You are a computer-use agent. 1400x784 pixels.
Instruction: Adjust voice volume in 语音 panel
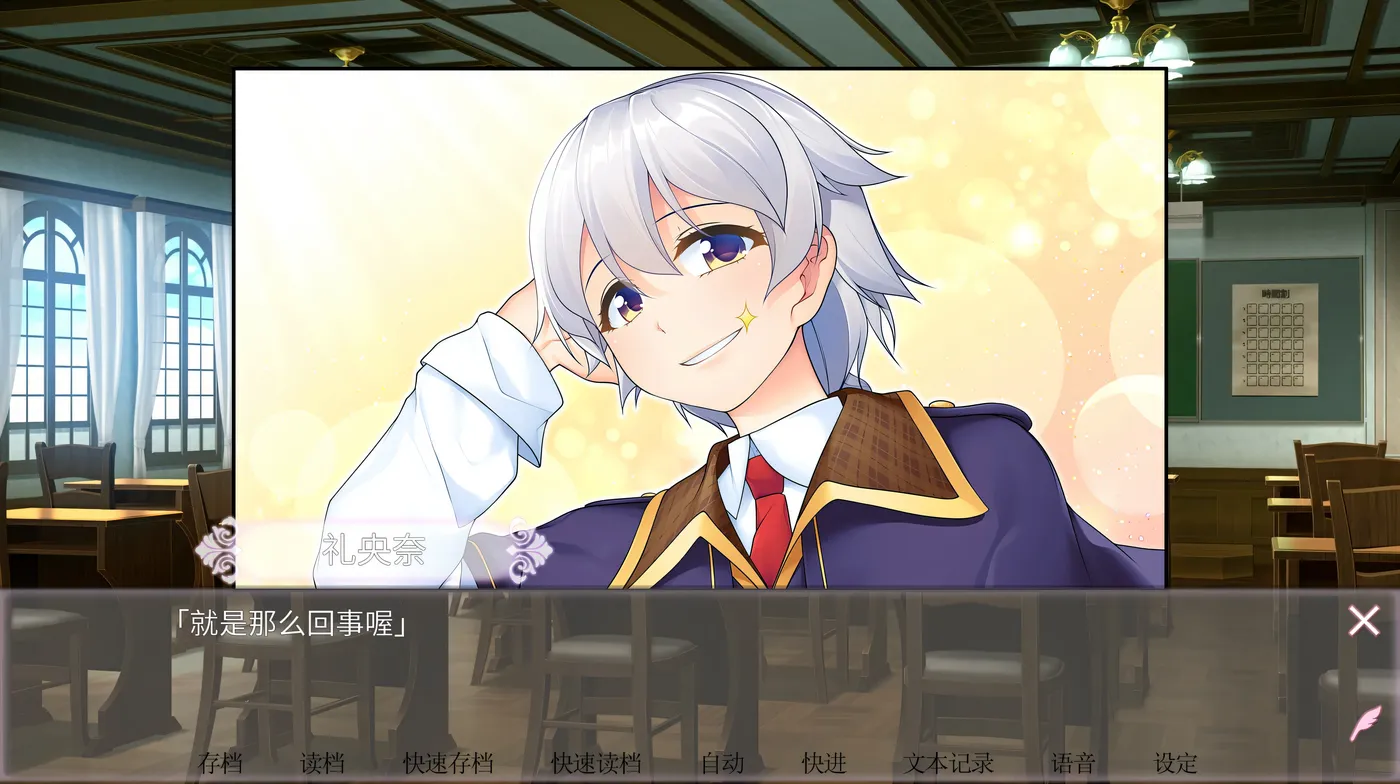(x=1073, y=762)
